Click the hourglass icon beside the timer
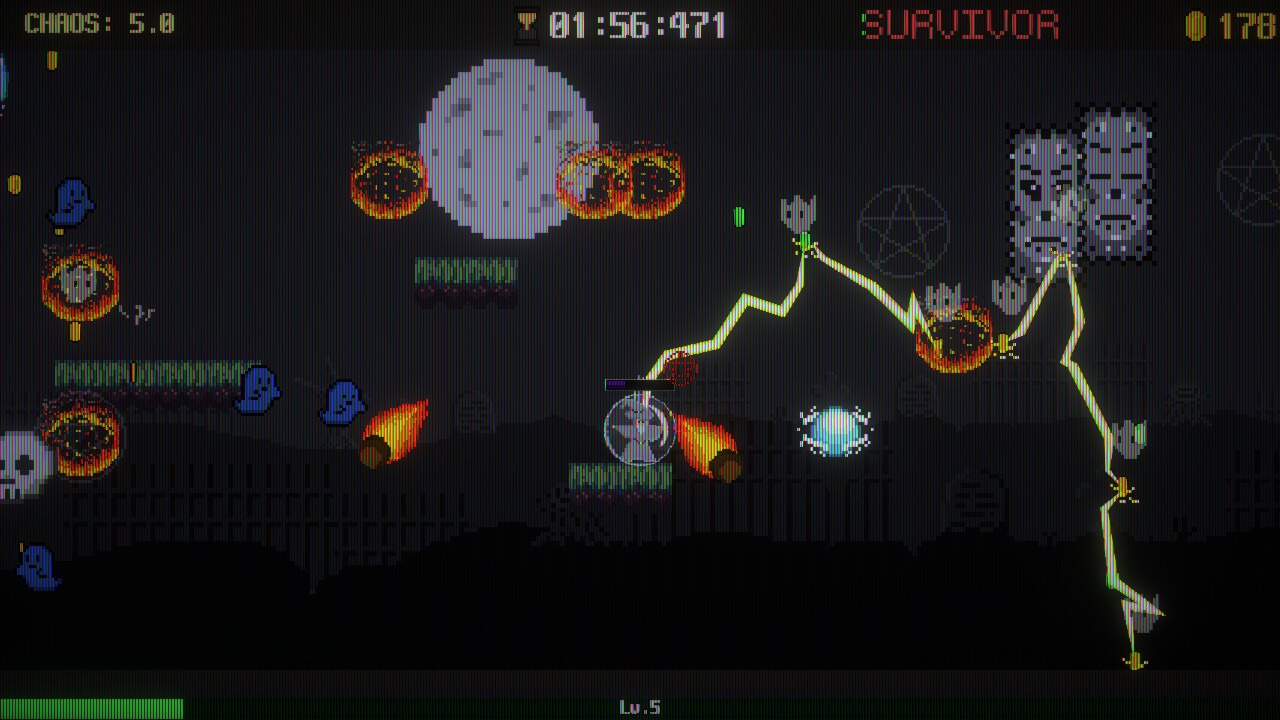Screen dimensions: 1280x720 pyautogui.click(x=527, y=22)
